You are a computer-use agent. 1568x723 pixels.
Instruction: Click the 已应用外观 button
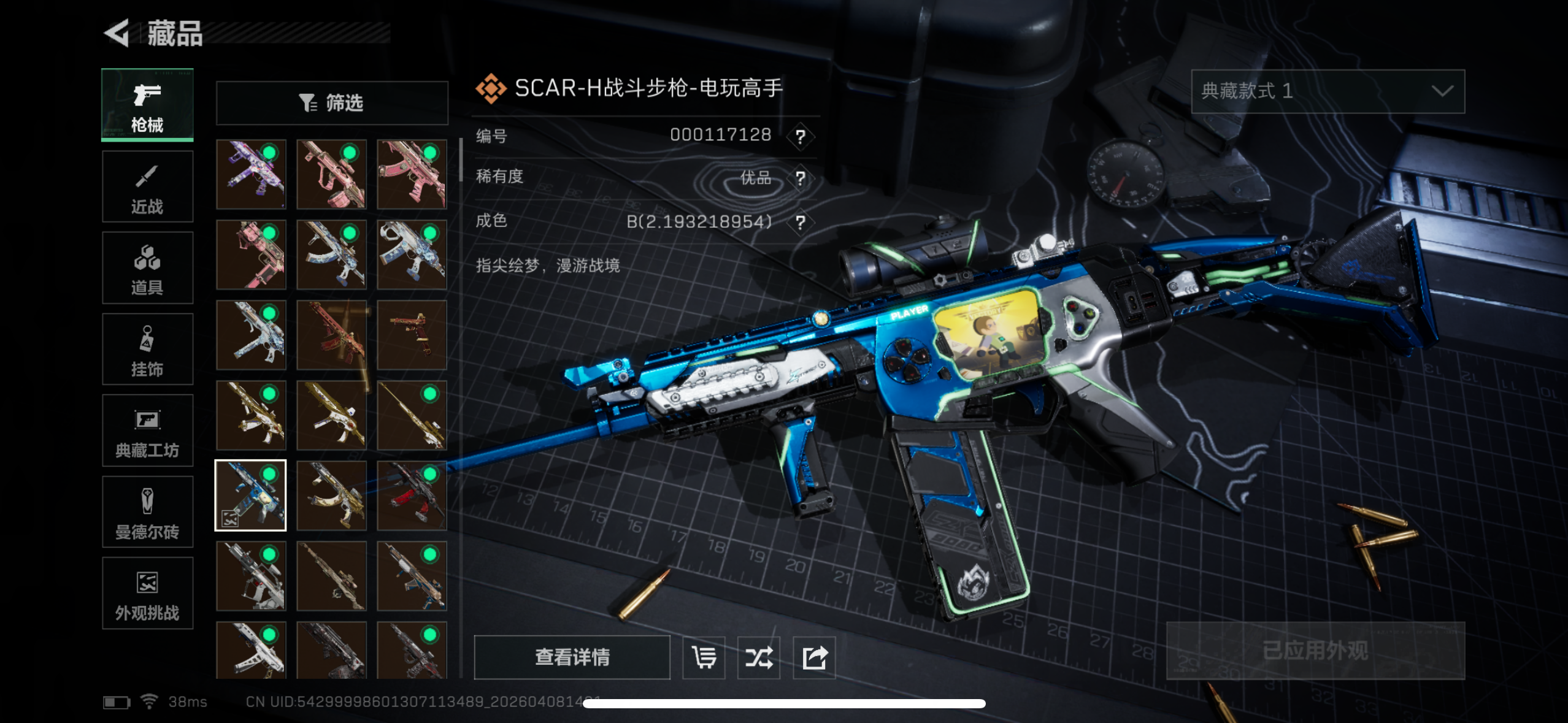point(1315,649)
